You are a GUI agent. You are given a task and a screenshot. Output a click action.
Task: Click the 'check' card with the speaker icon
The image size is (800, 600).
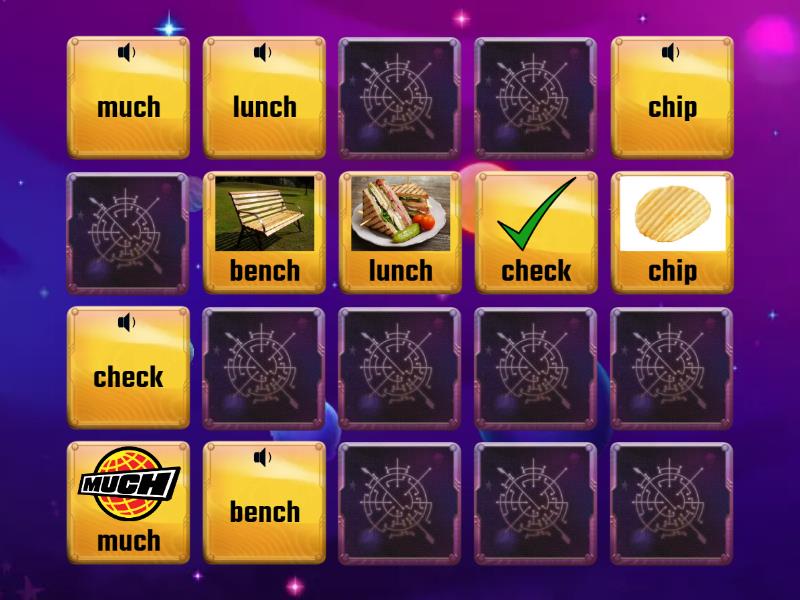tap(128, 367)
